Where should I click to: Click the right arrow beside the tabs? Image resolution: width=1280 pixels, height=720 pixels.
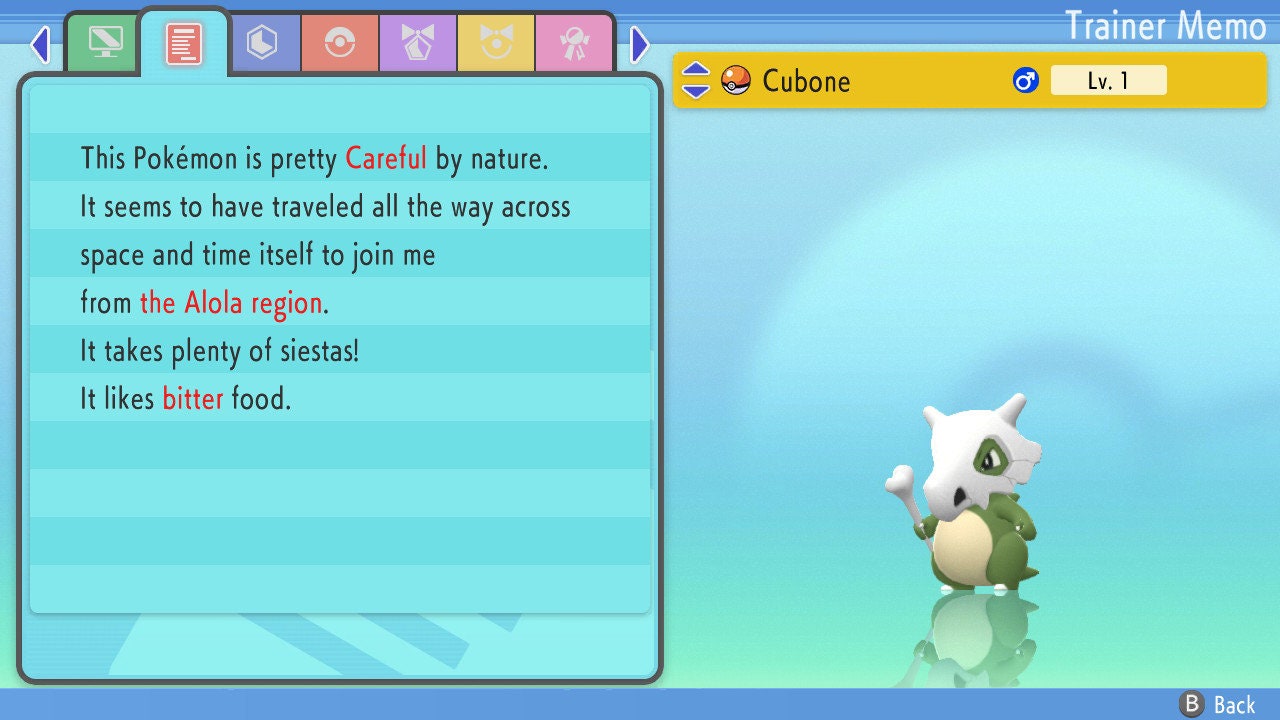coord(640,44)
